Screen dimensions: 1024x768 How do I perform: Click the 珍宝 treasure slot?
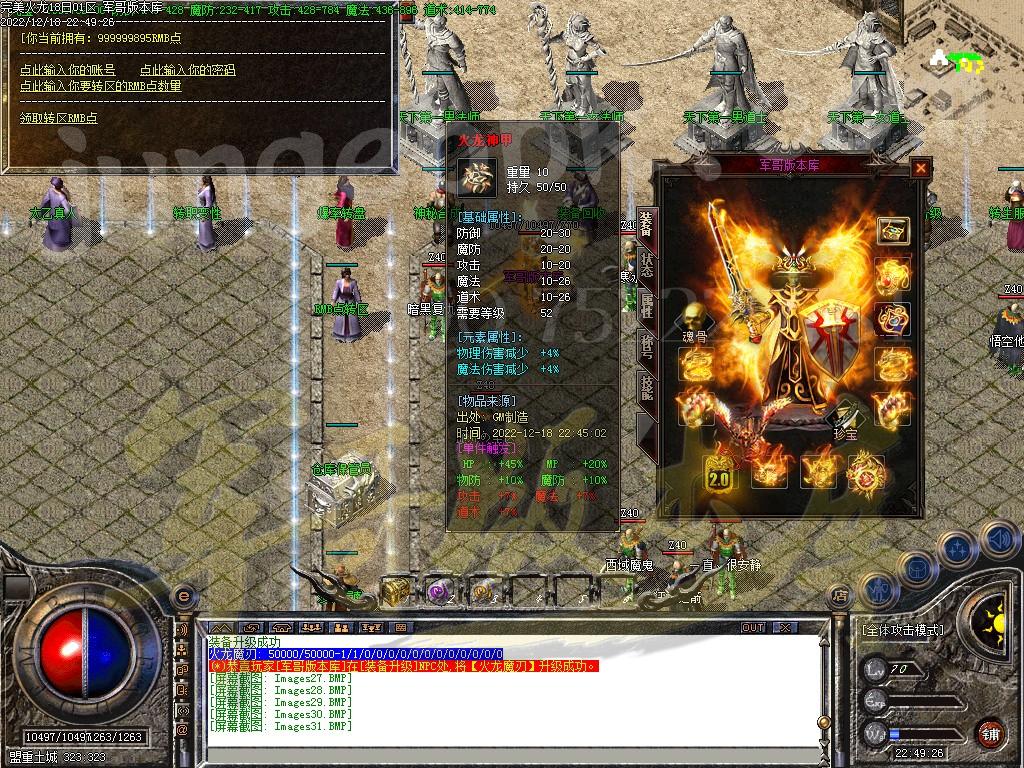coord(846,418)
